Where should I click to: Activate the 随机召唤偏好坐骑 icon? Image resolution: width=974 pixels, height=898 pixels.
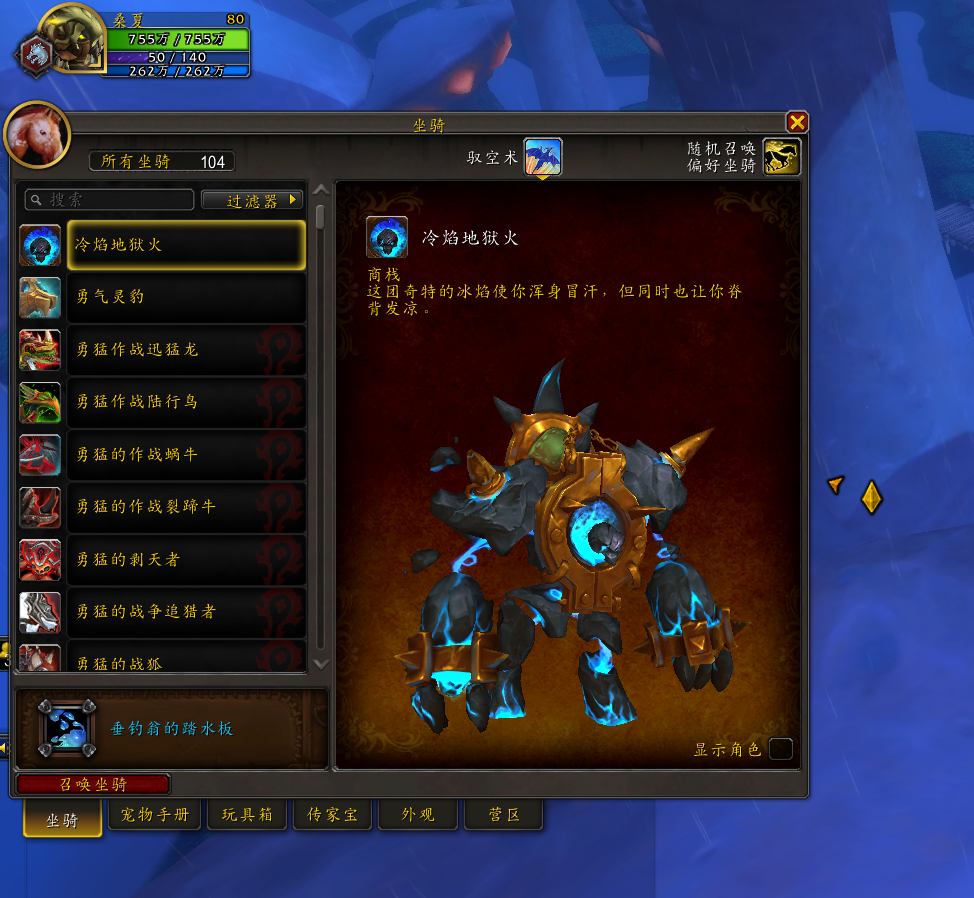[x=782, y=157]
